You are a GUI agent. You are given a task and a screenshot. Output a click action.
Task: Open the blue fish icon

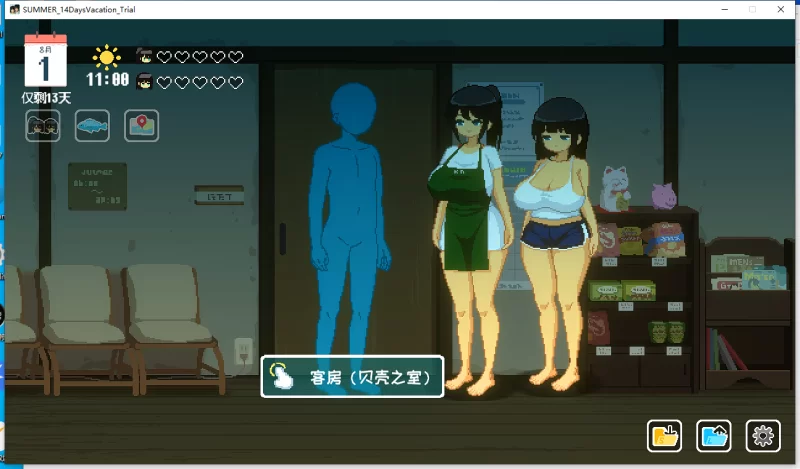pos(92,126)
